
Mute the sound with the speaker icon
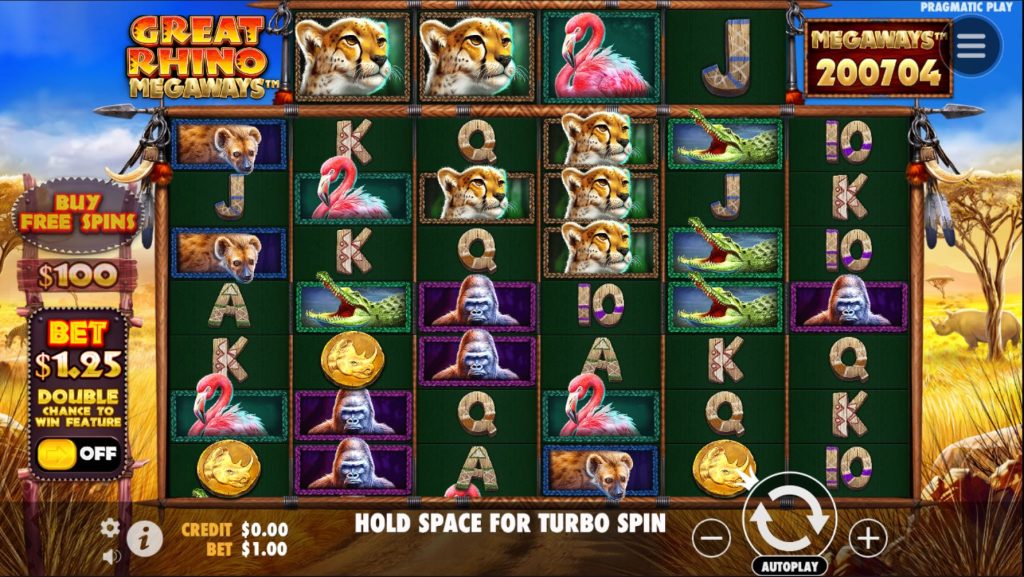pos(111,556)
